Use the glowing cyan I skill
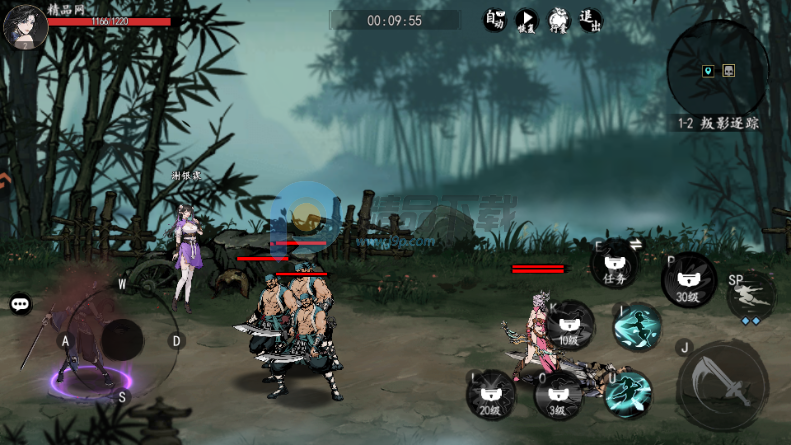Viewport: 791px width, 445px height. click(x=637, y=329)
